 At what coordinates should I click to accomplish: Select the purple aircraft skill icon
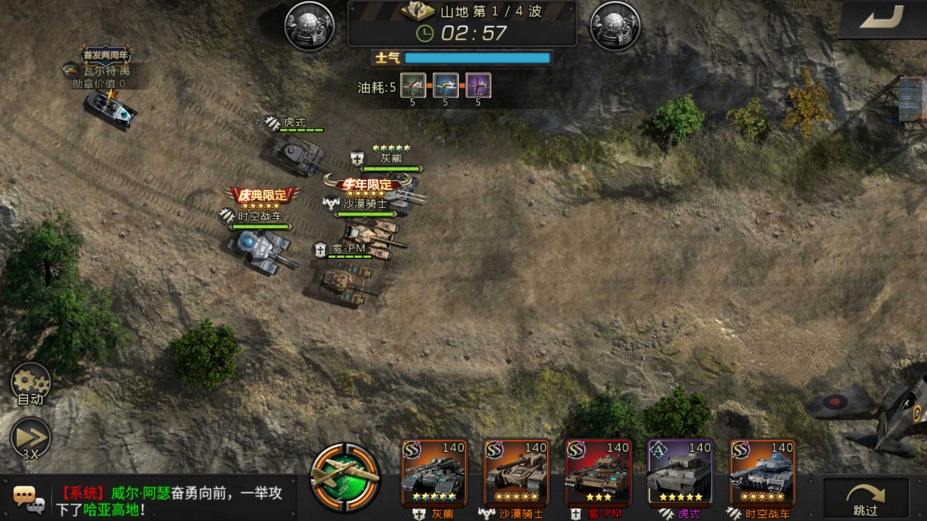tap(478, 86)
